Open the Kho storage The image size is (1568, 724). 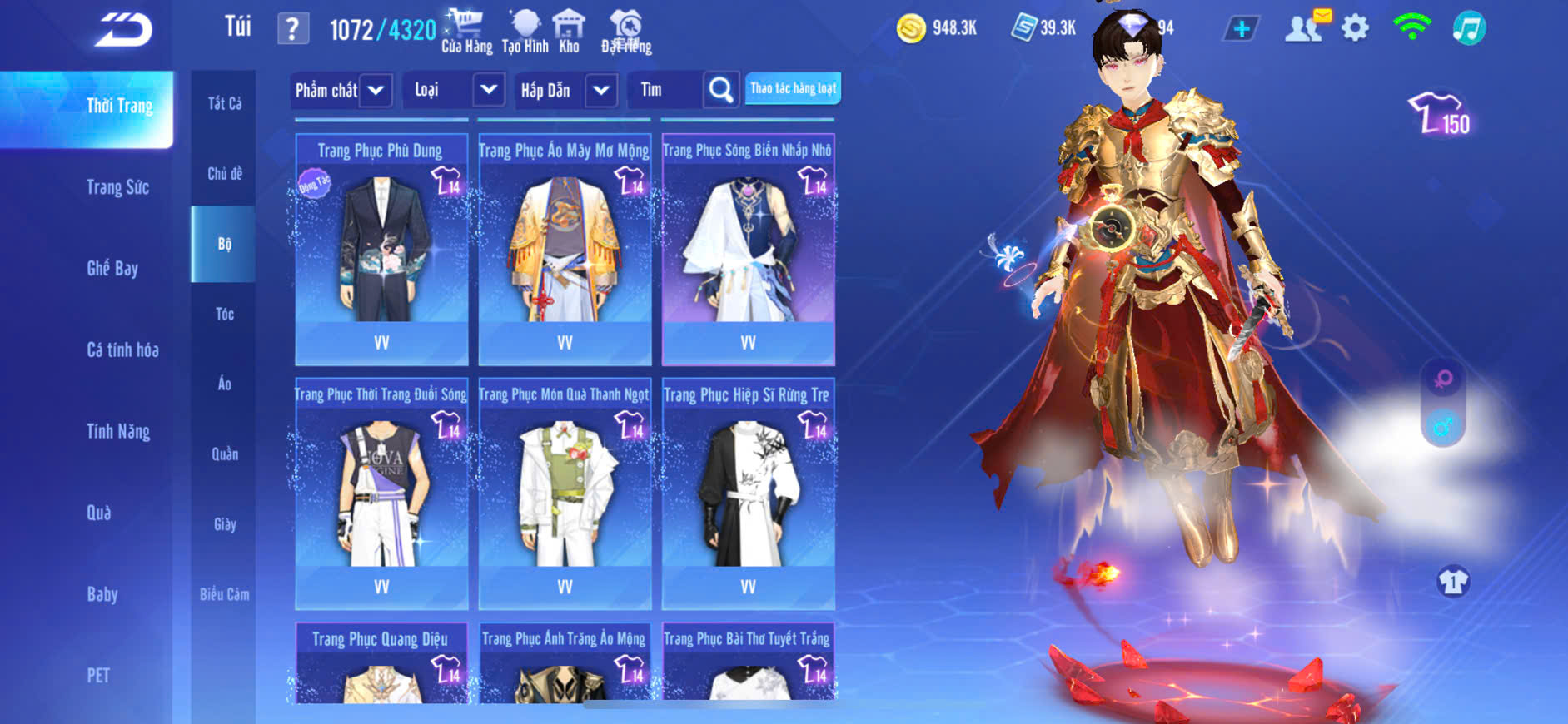pos(569,32)
